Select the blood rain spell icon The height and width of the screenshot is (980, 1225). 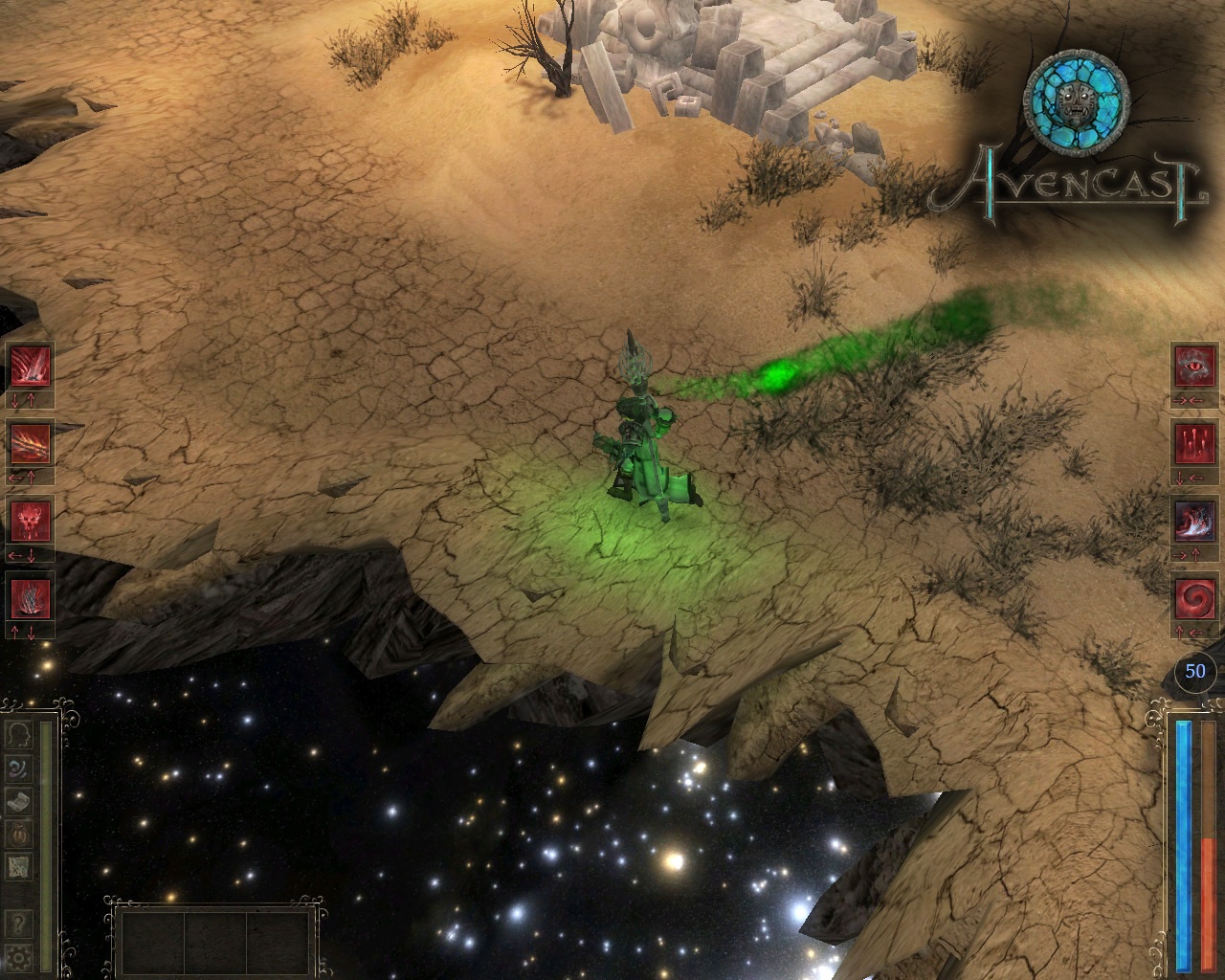(x=1193, y=442)
